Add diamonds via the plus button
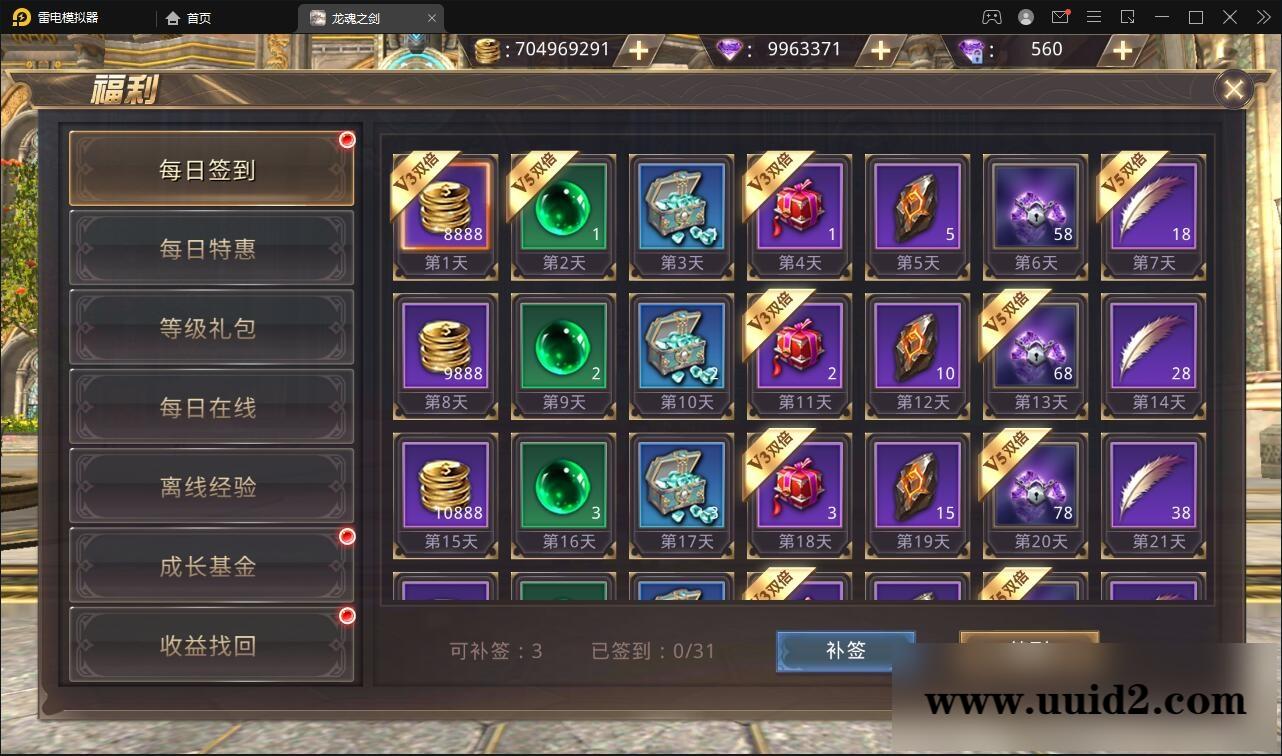 click(x=878, y=49)
